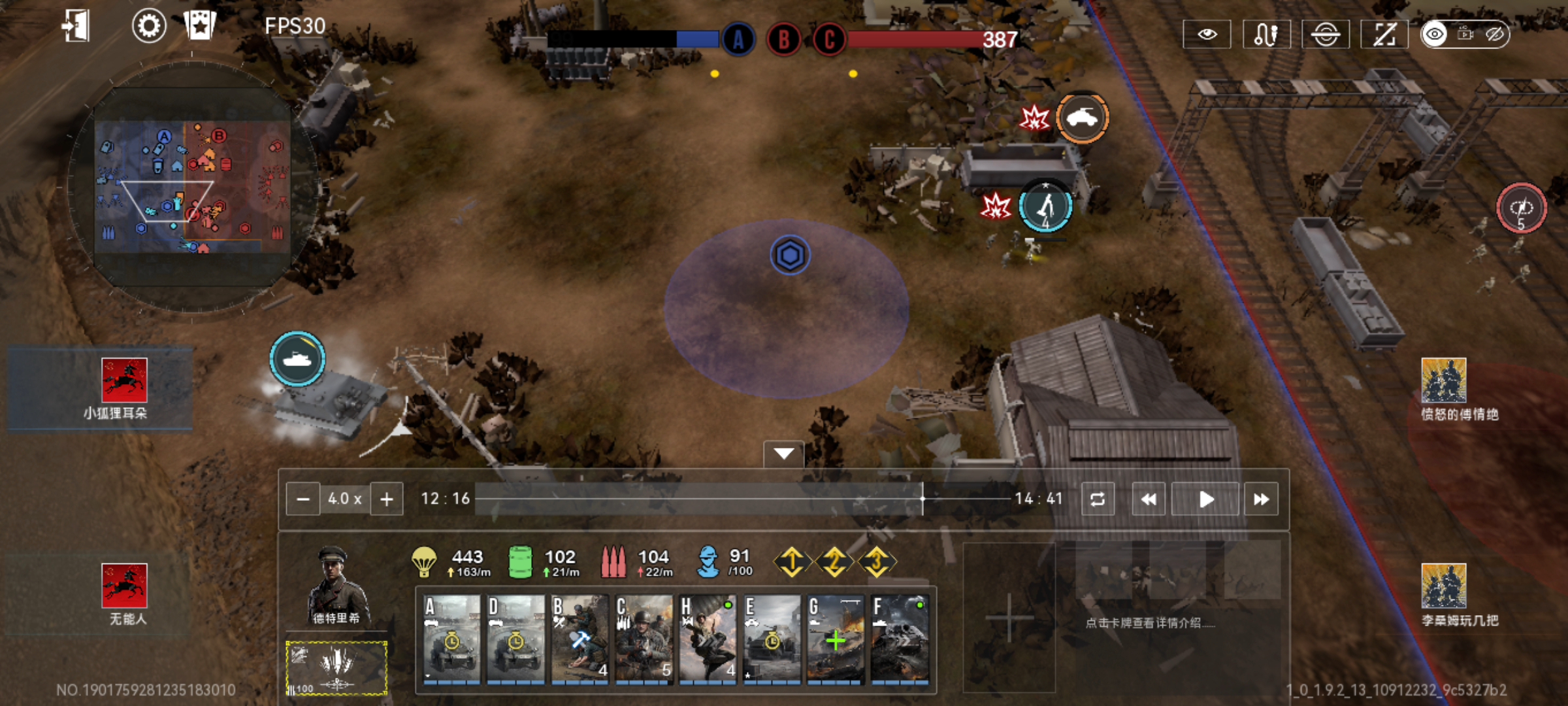Collapse the panel with the down arrow
This screenshot has width=1568, height=706.
tap(783, 454)
